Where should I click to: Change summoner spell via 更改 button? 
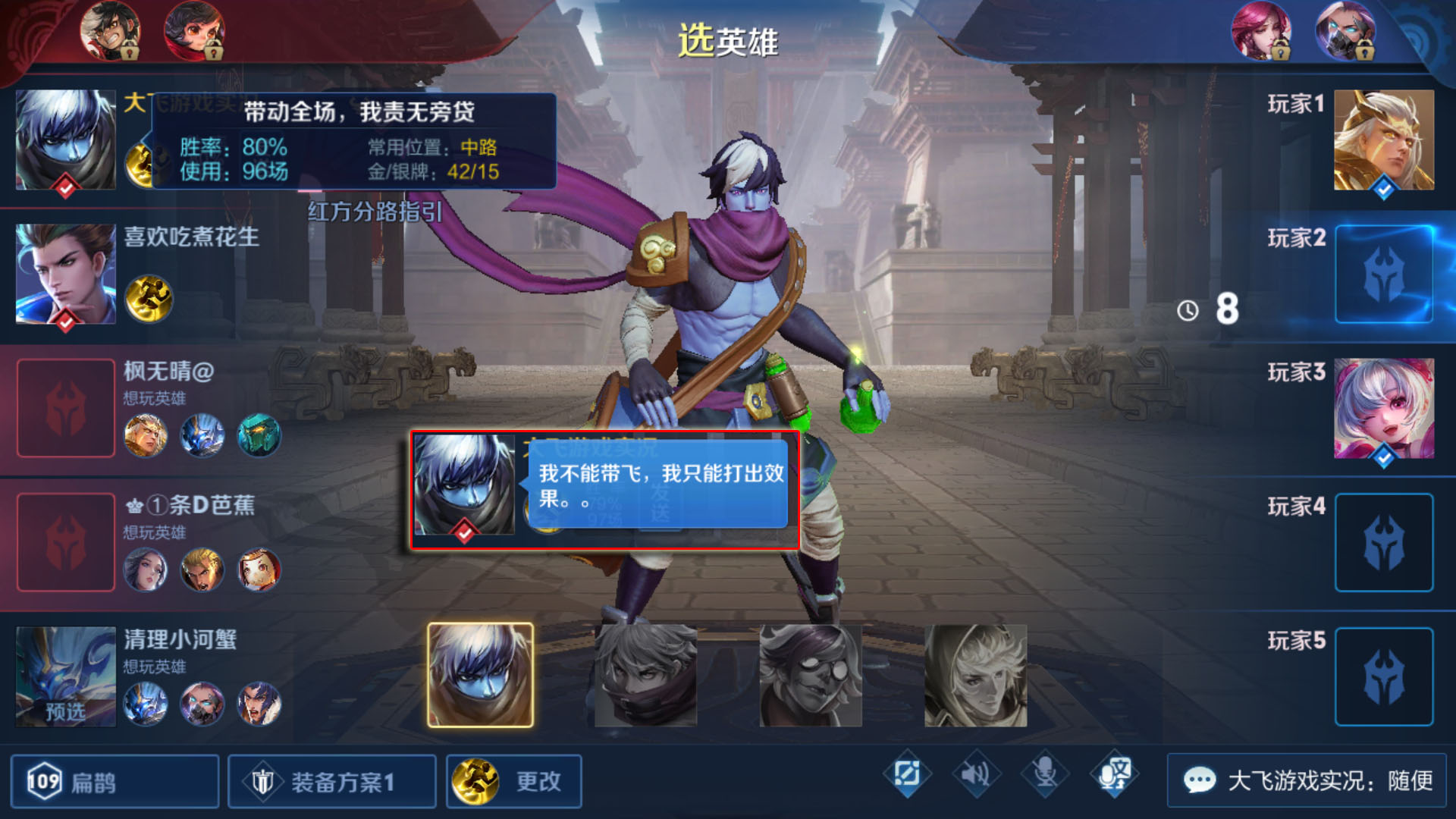pos(513,781)
